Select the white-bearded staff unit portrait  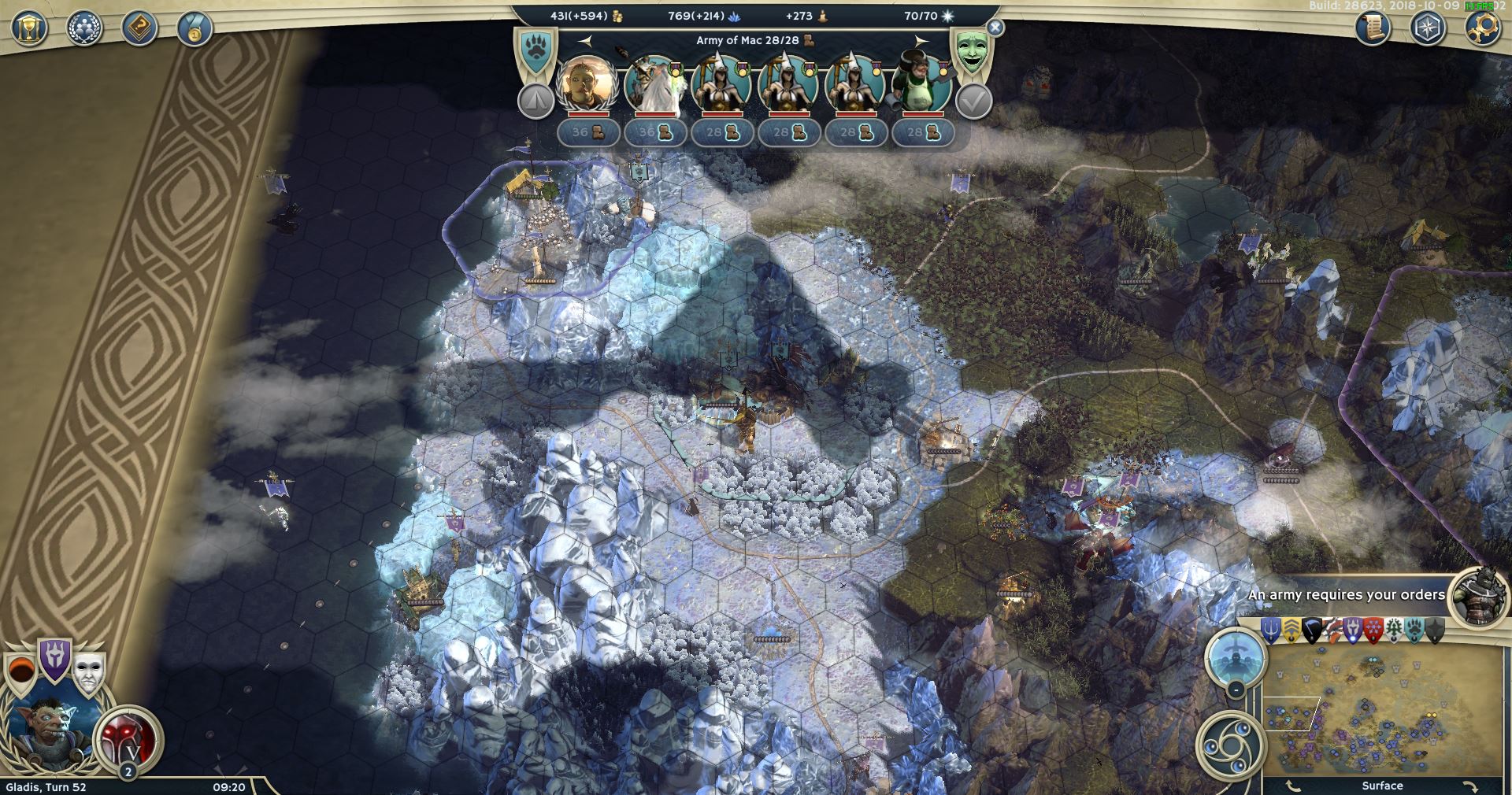tap(652, 83)
